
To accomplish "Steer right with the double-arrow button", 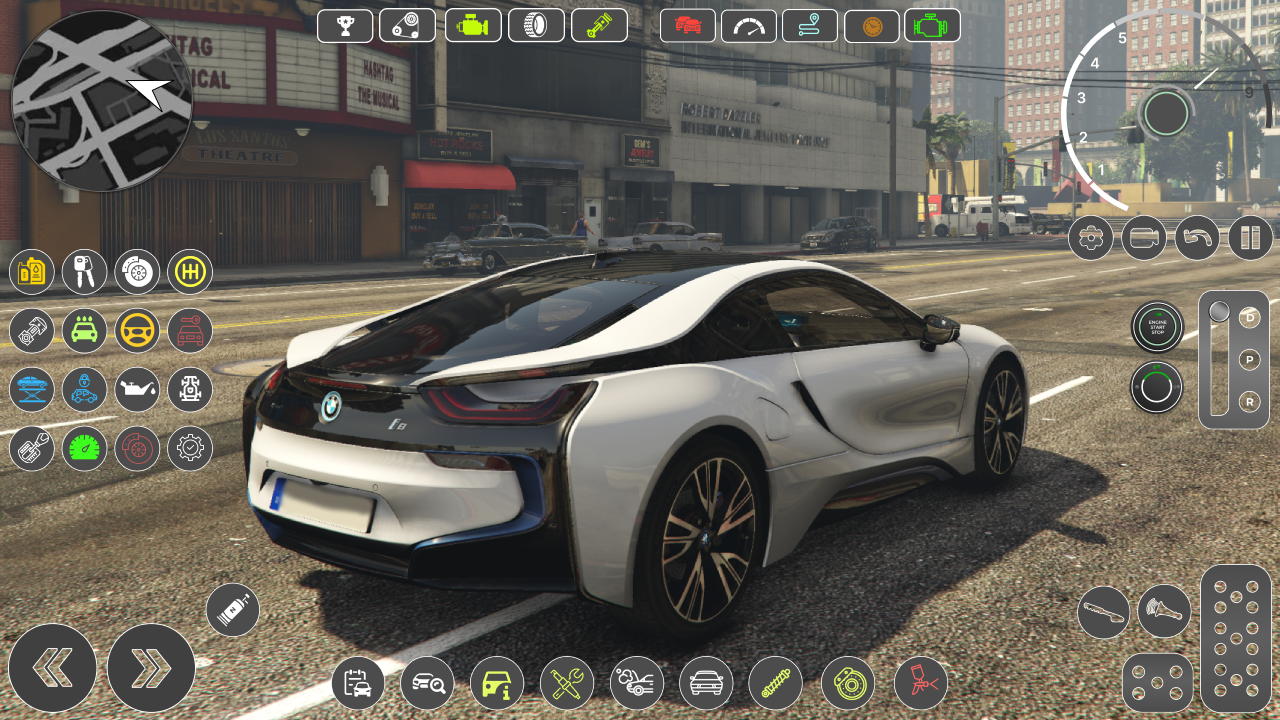I will 151,668.
